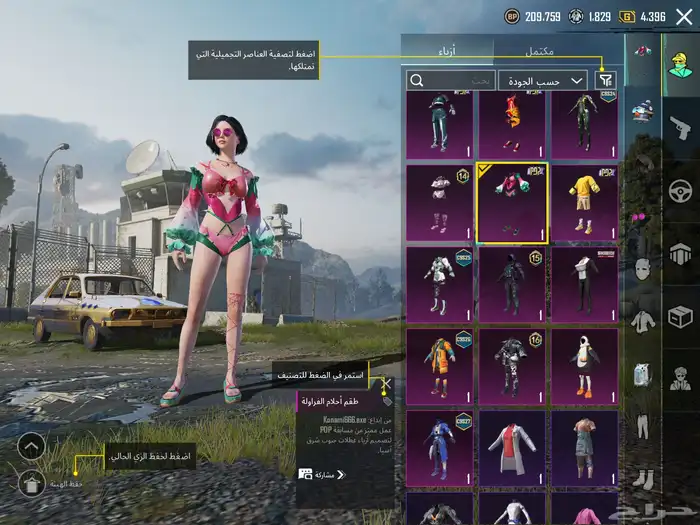
Task: Open the steering wheel vehicle category
Action: click(x=680, y=190)
